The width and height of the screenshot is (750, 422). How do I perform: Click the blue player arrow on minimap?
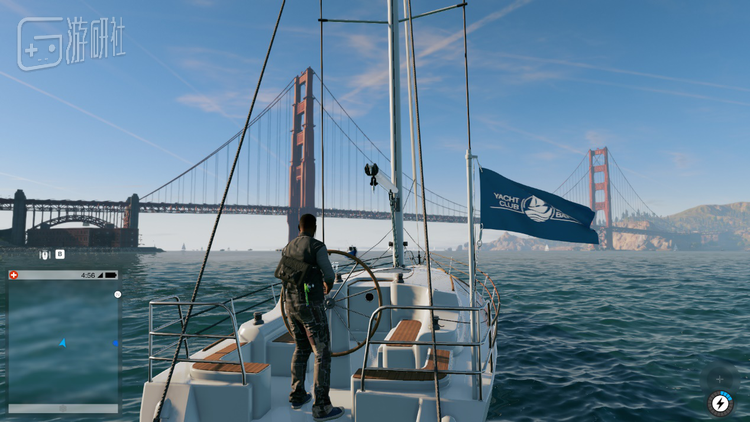click(62, 343)
